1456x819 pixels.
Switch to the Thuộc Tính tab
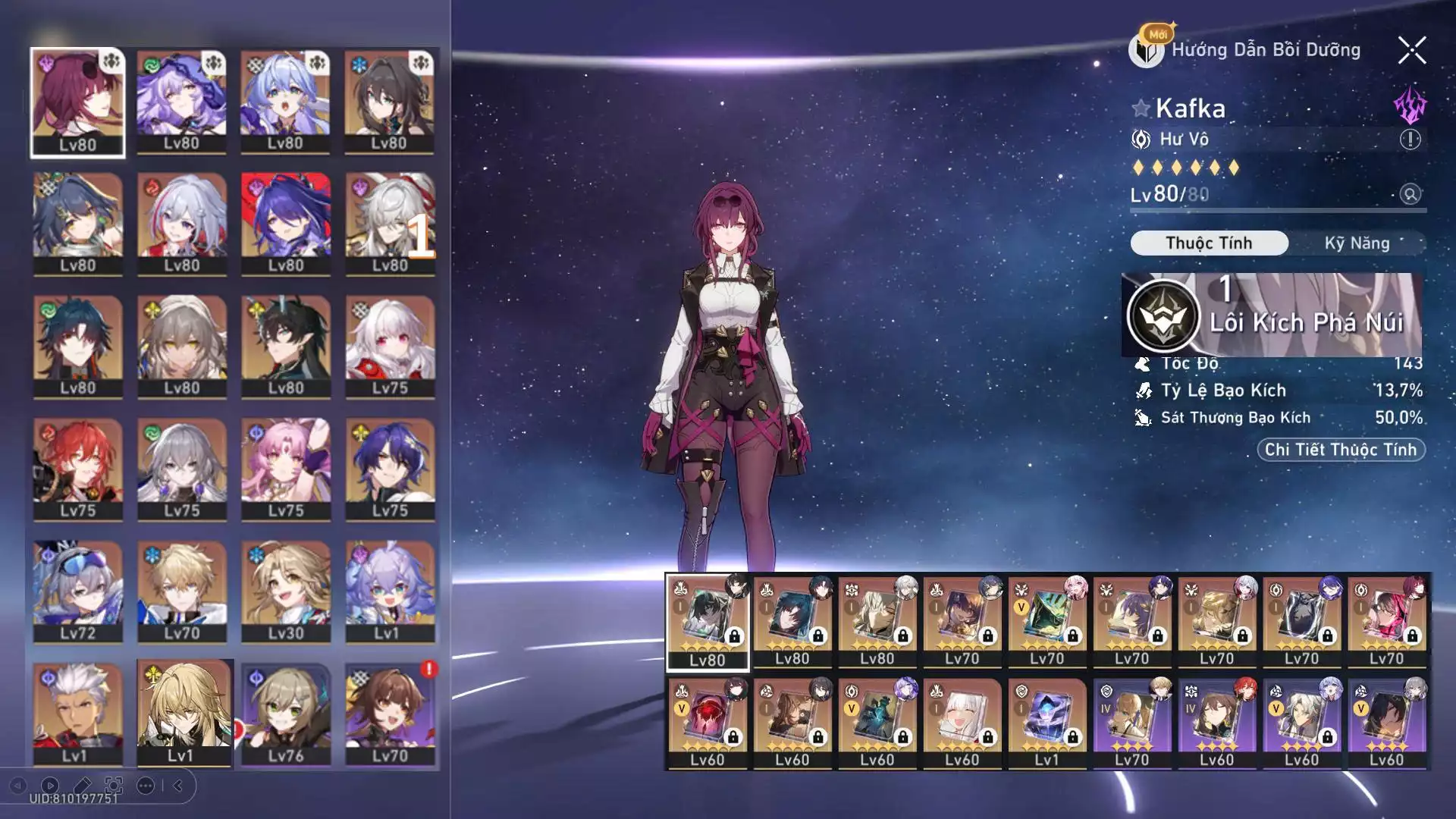click(1209, 243)
